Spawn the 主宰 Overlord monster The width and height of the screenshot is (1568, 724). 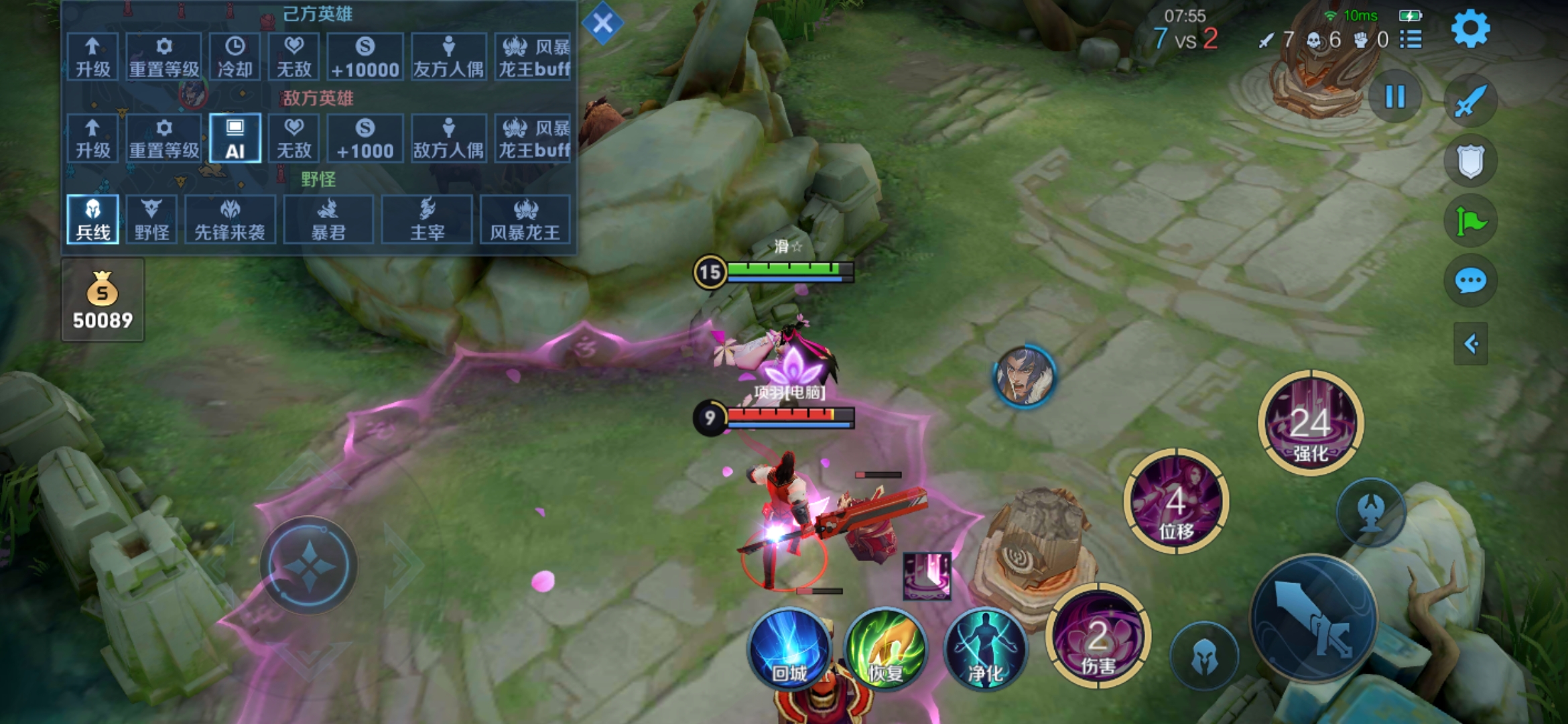(x=427, y=219)
